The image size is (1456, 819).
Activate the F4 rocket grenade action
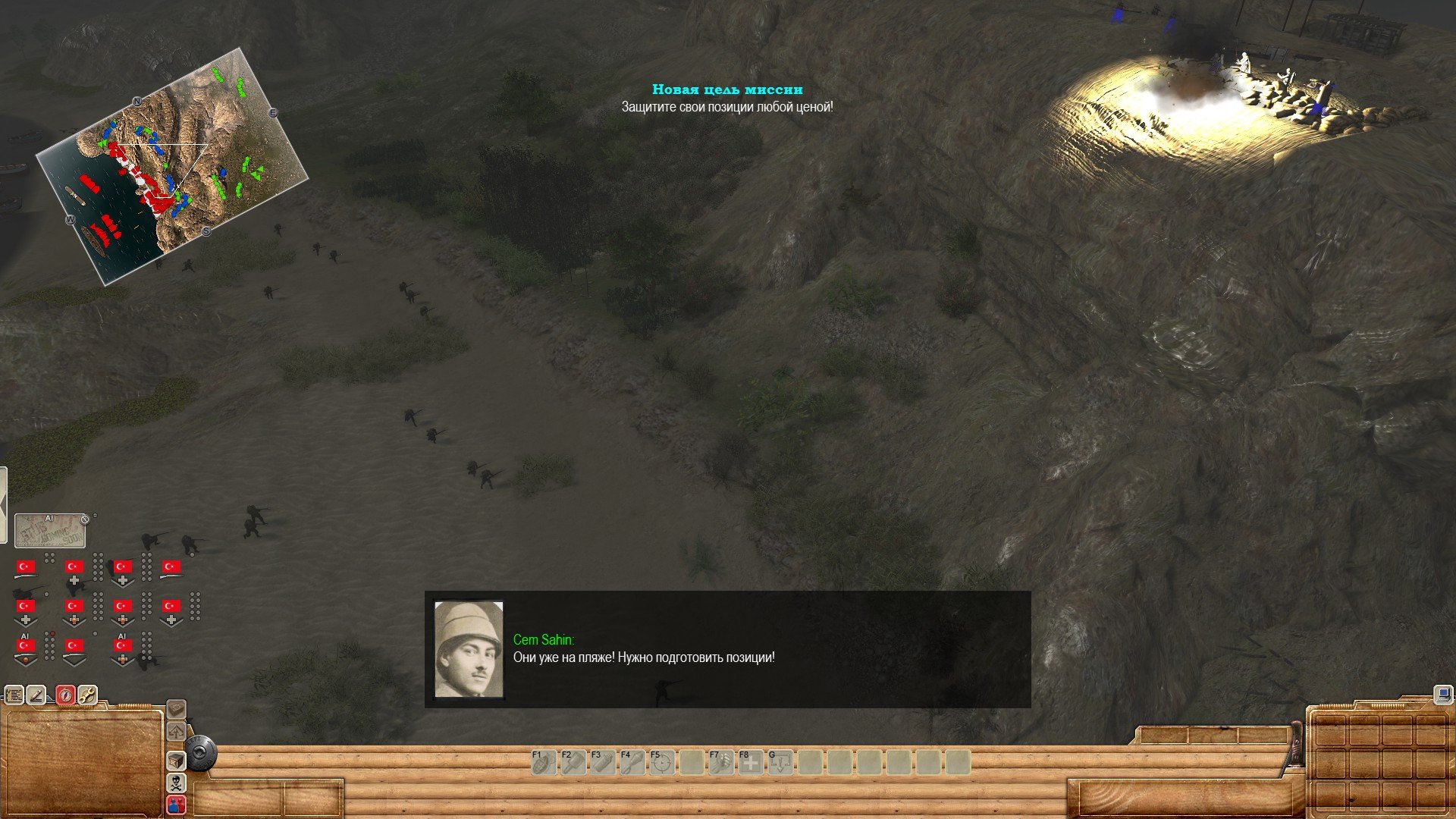coord(632,762)
